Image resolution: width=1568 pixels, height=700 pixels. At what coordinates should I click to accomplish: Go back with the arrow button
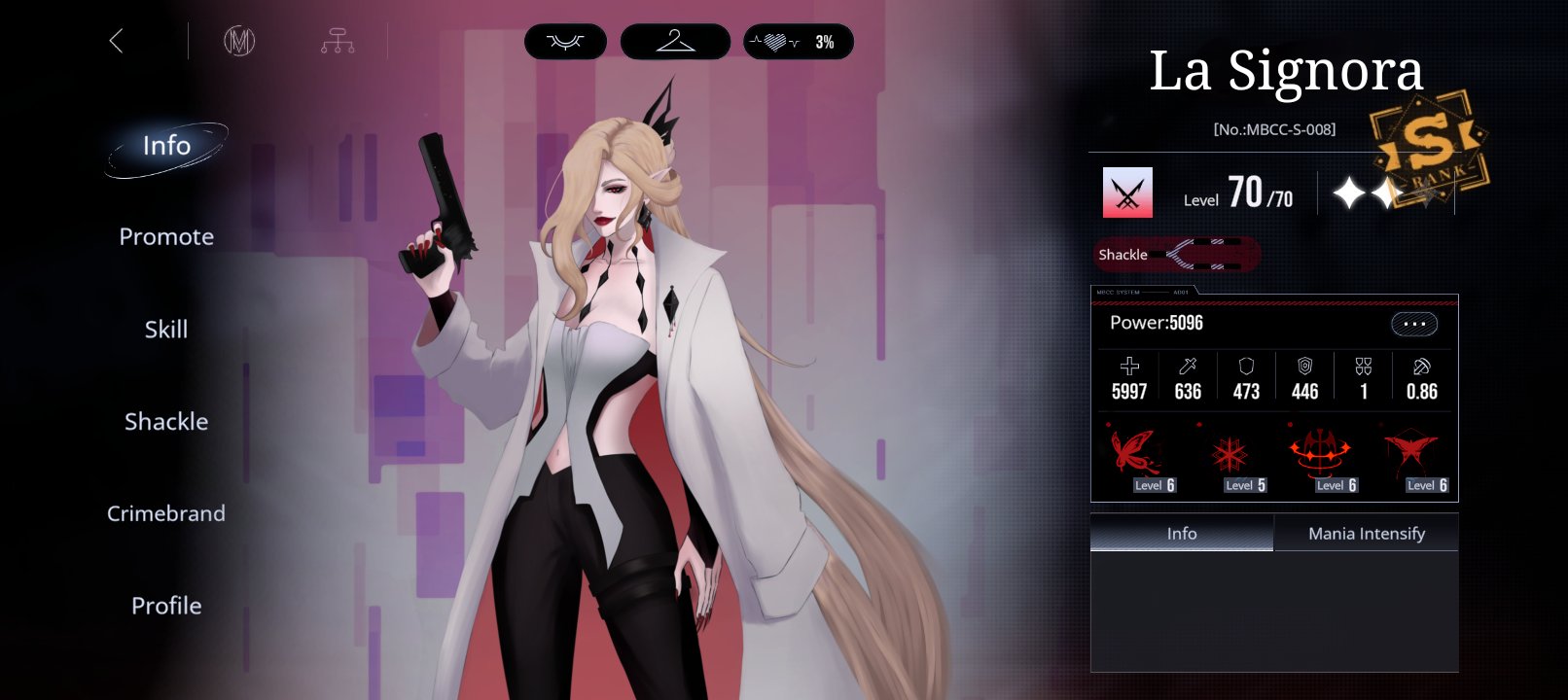[x=117, y=41]
